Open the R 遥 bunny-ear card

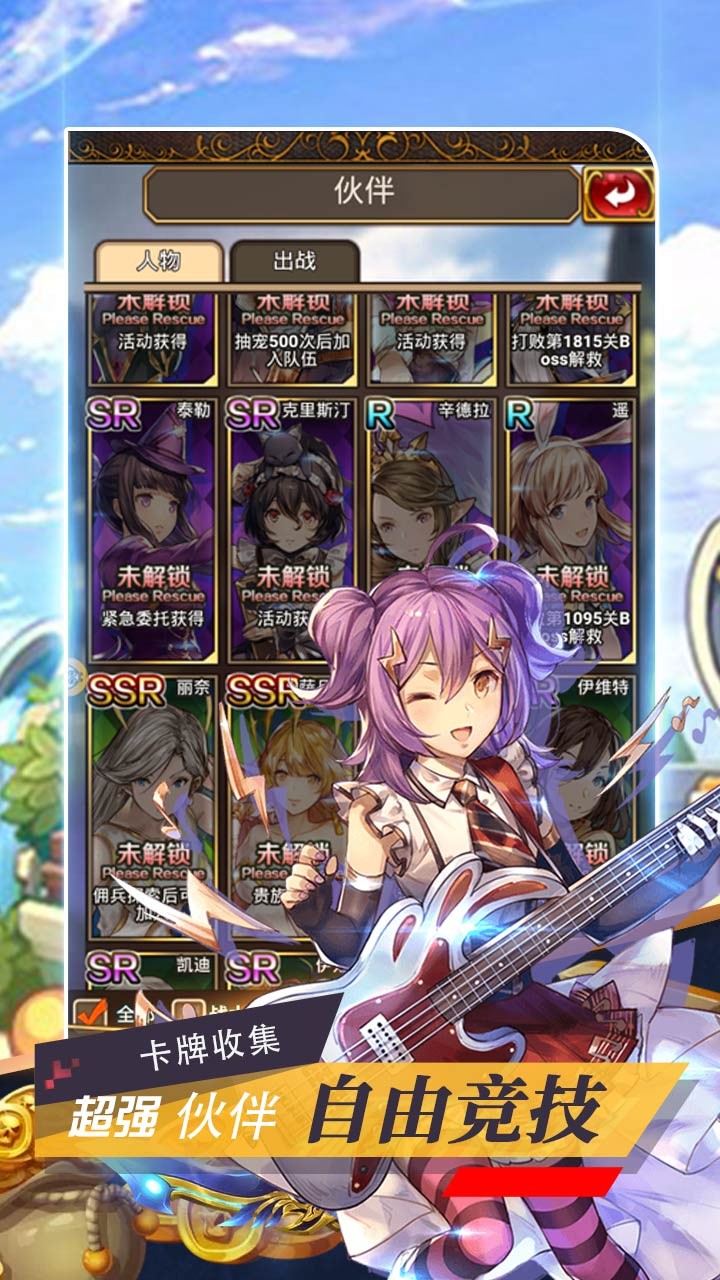click(570, 500)
